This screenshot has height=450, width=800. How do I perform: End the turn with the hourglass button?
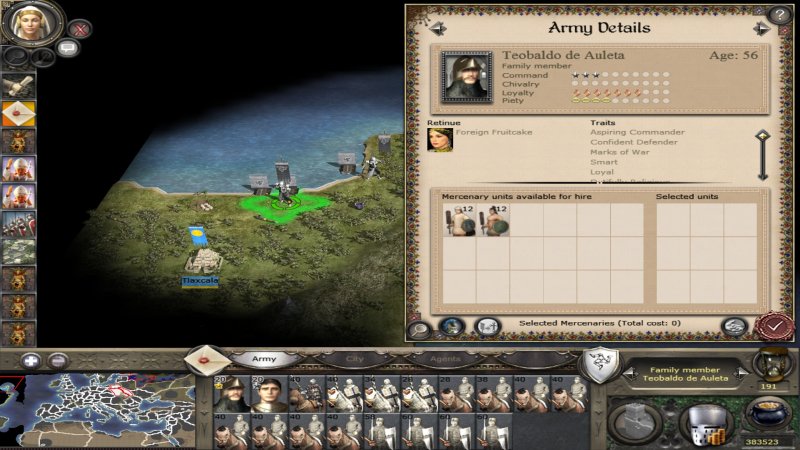(x=770, y=364)
